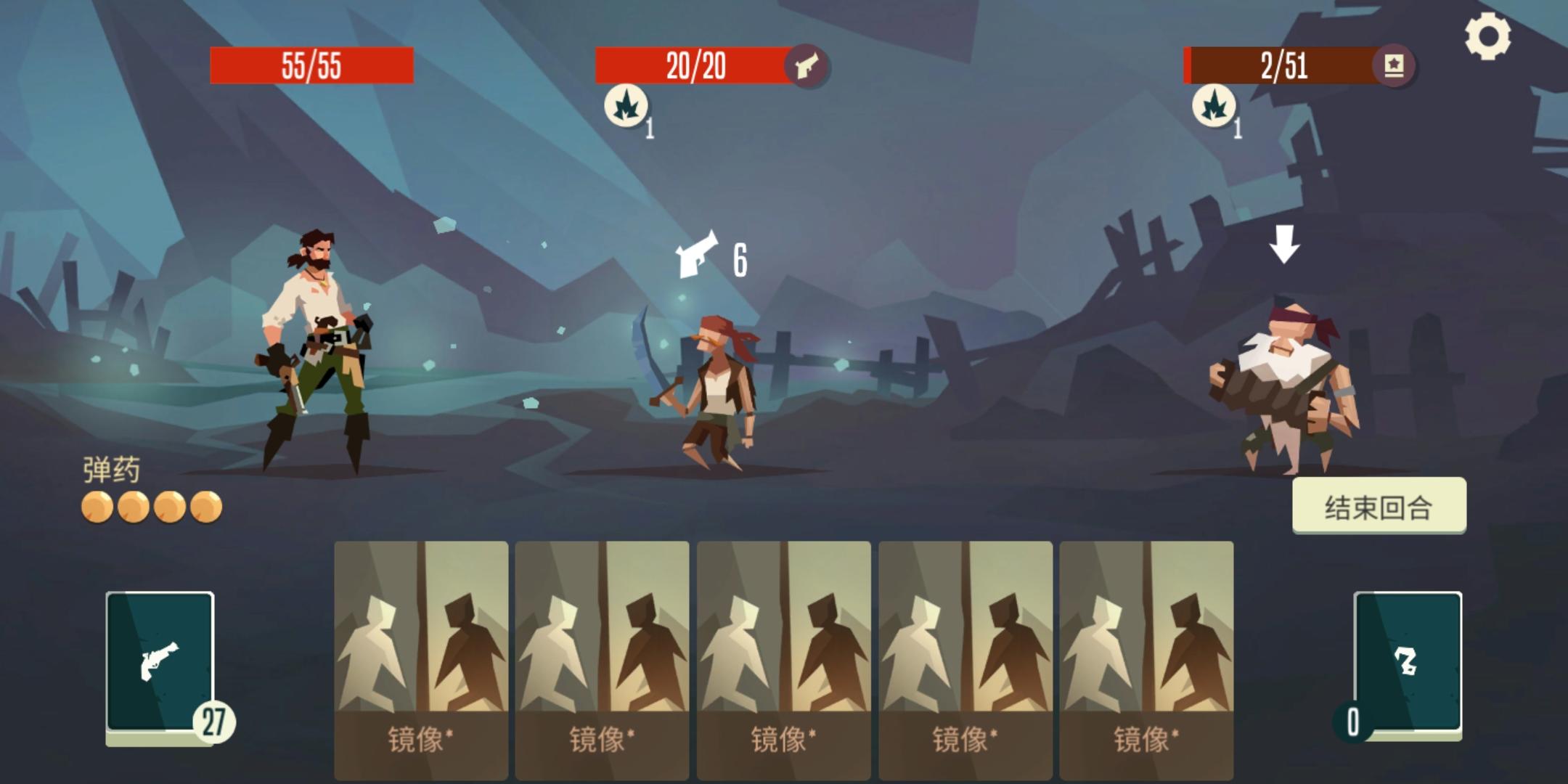Screen dimensions: 1568x784
Task: Click the 55/55 player health bar
Action: (x=312, y=65)
